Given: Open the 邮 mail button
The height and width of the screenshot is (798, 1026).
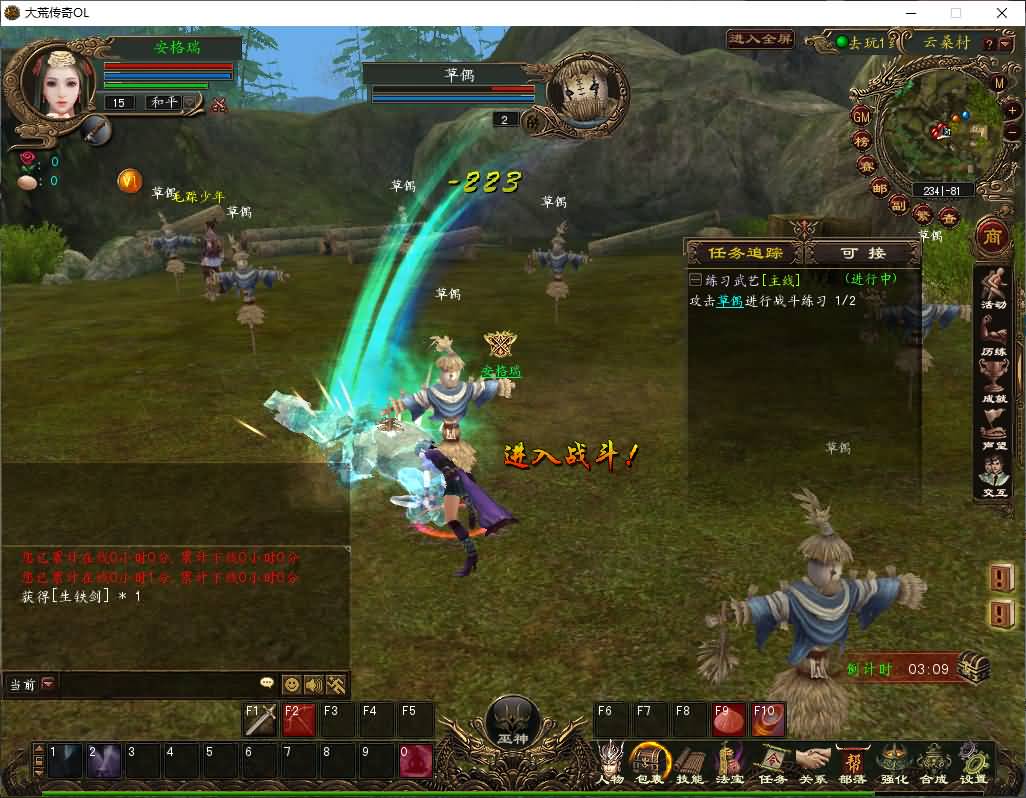Looking at the screenshot, I should pos(879,188).
